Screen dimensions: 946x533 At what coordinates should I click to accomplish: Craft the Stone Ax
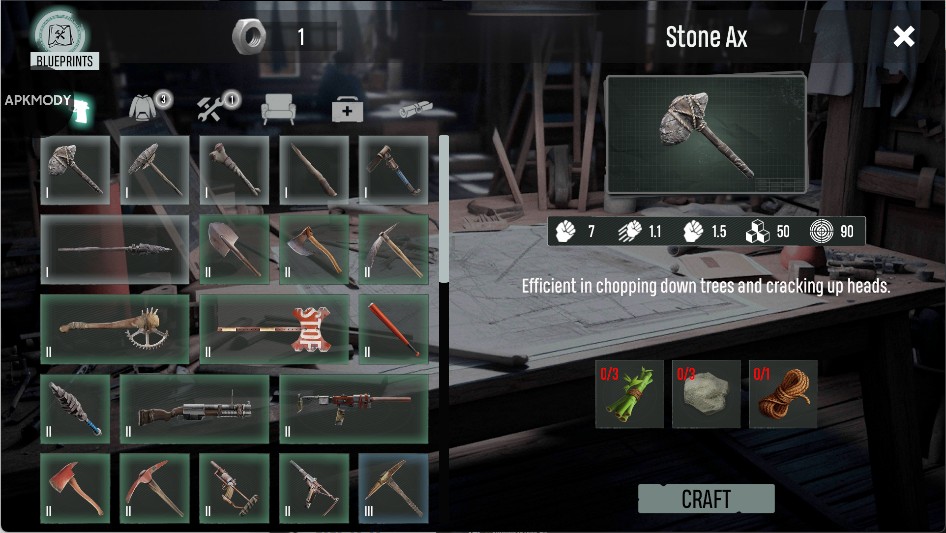tap(706, 499)
